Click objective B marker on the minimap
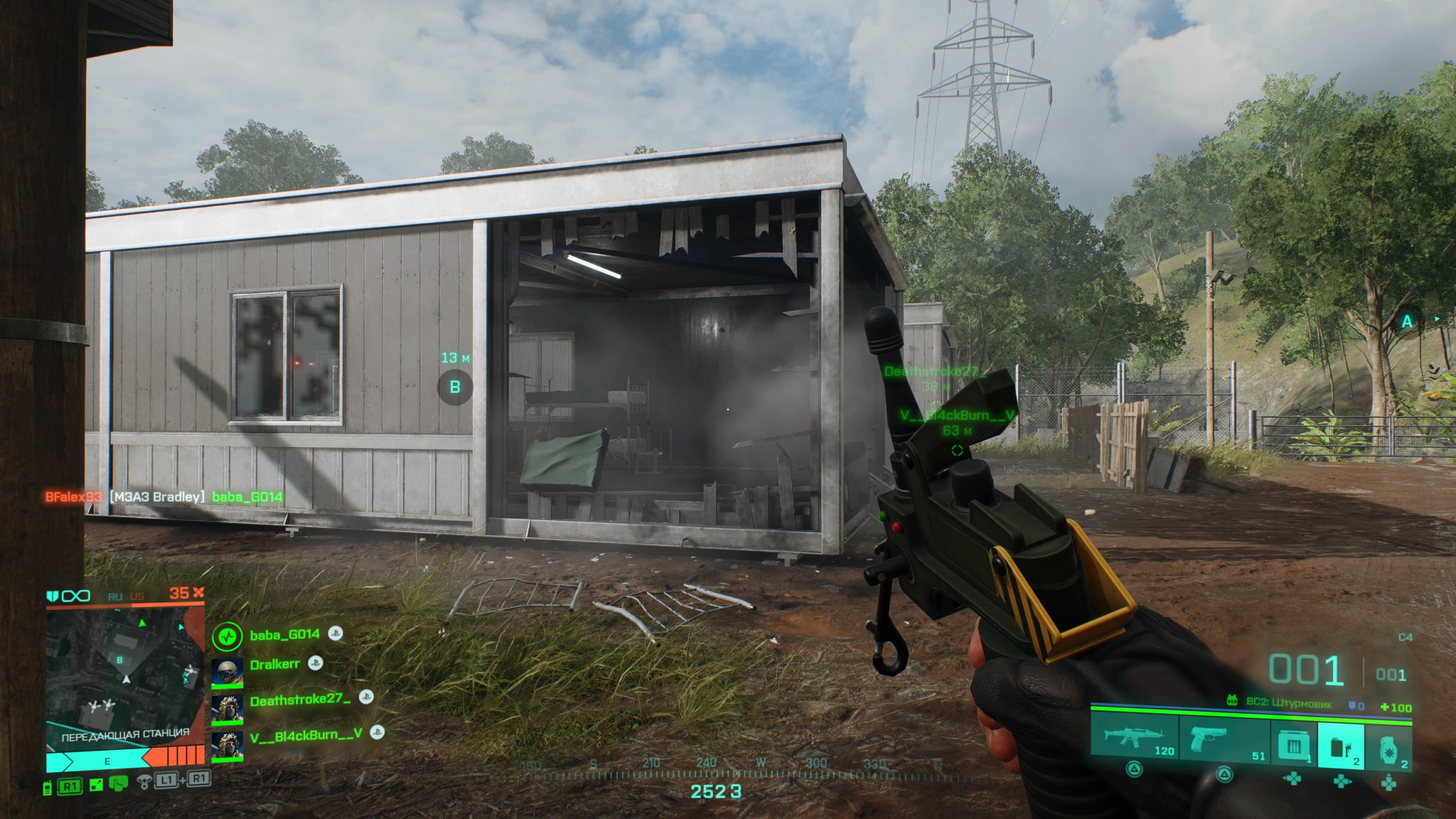The width and height of the screenshot is (1456, 819). 119,660
